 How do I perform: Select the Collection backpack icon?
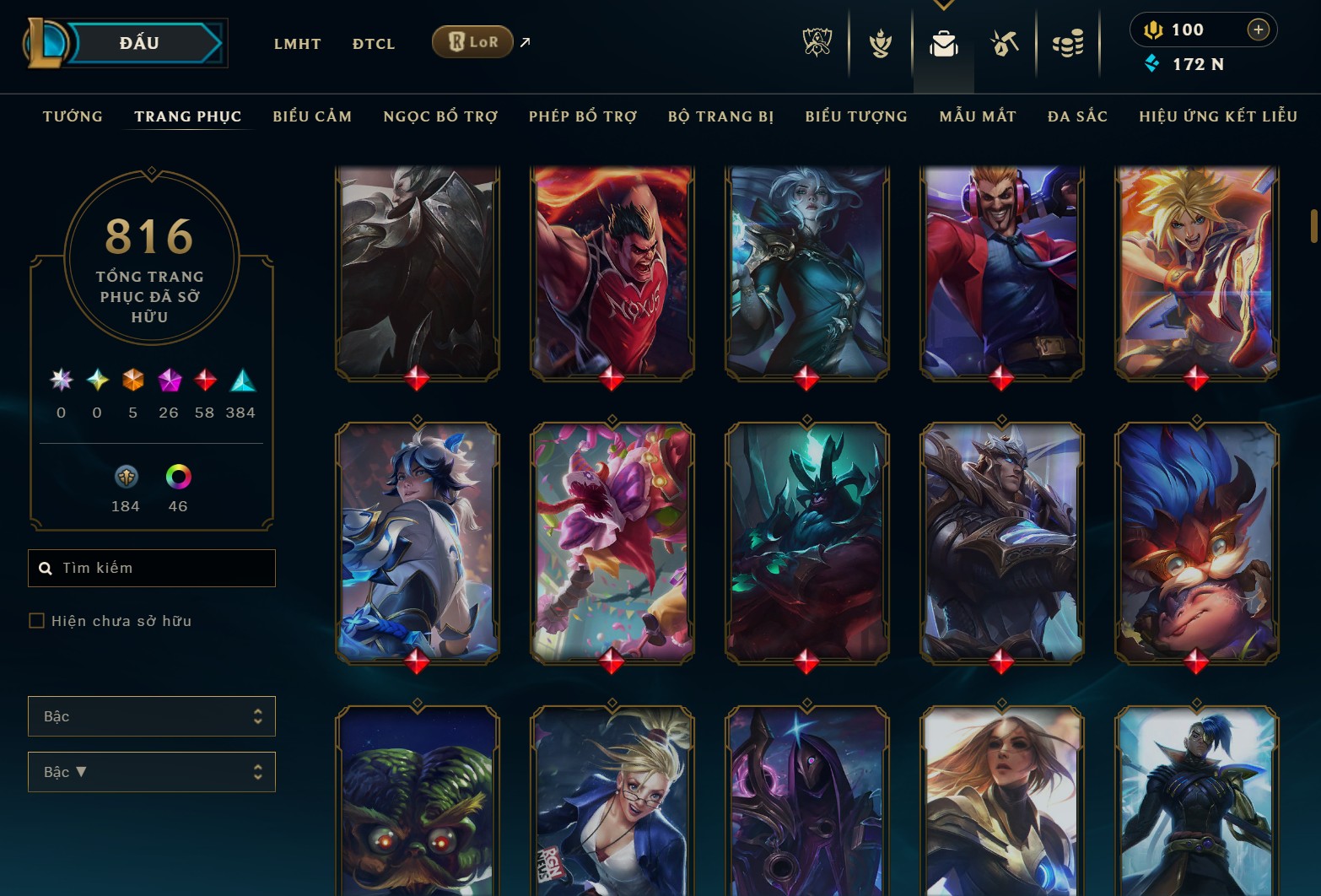pyautogui.click(x=943, y=44)
